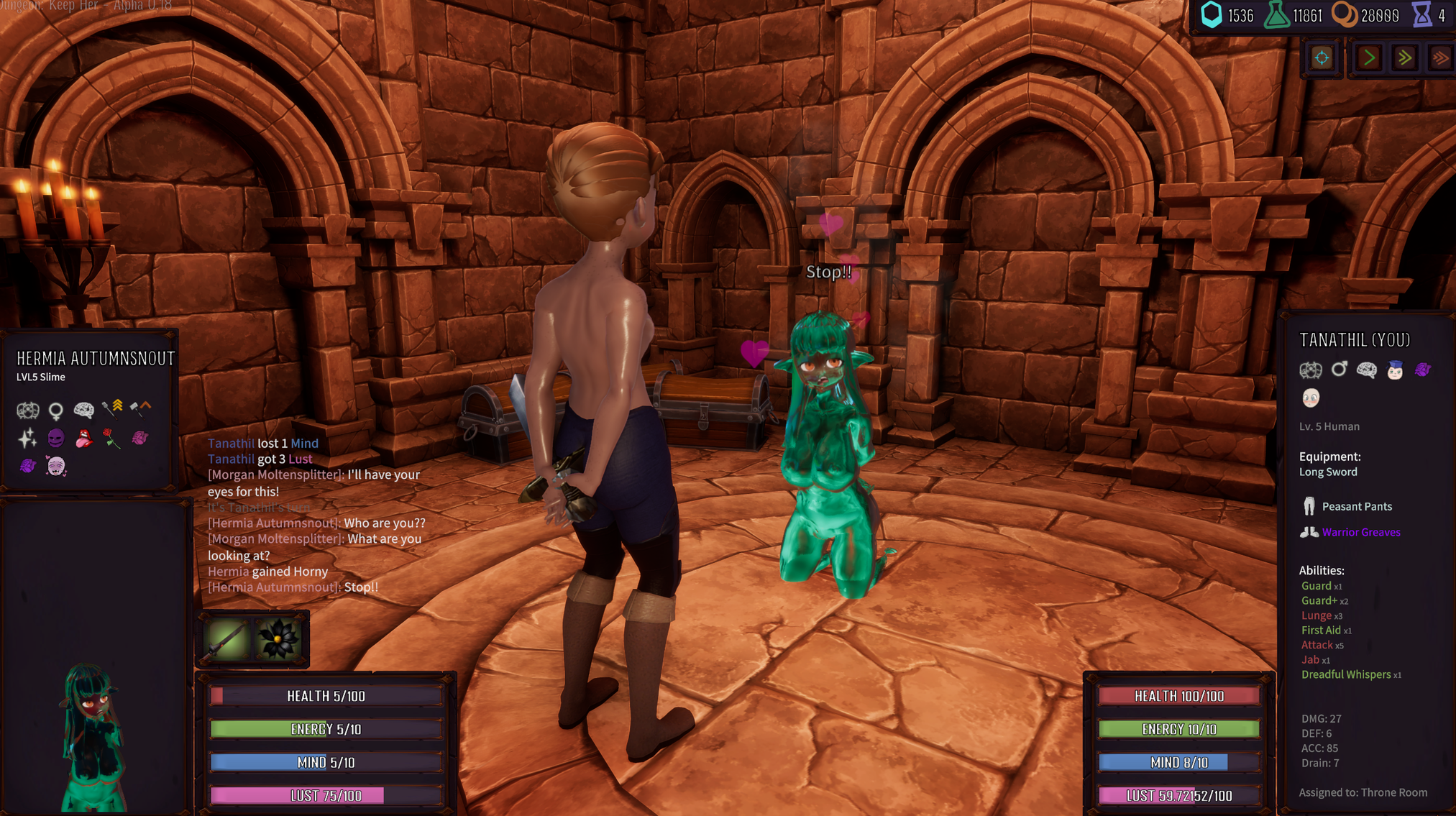Enable double-speed with the yellow double arrow

1406,58
